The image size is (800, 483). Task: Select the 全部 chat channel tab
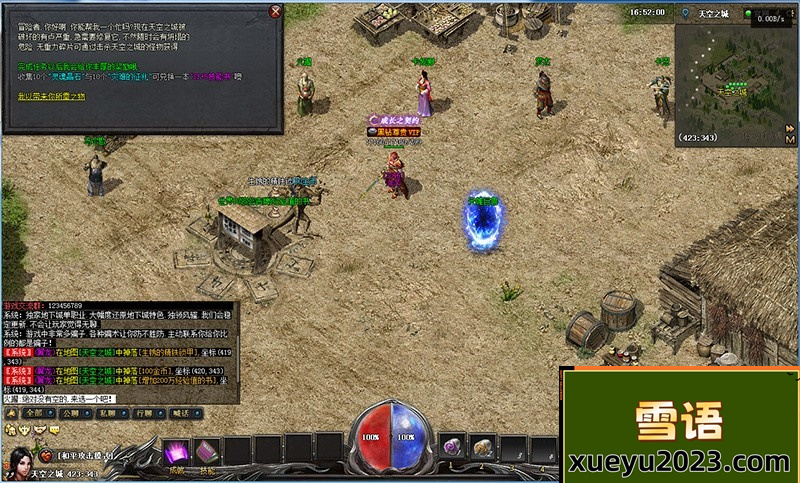click(34, 411)
